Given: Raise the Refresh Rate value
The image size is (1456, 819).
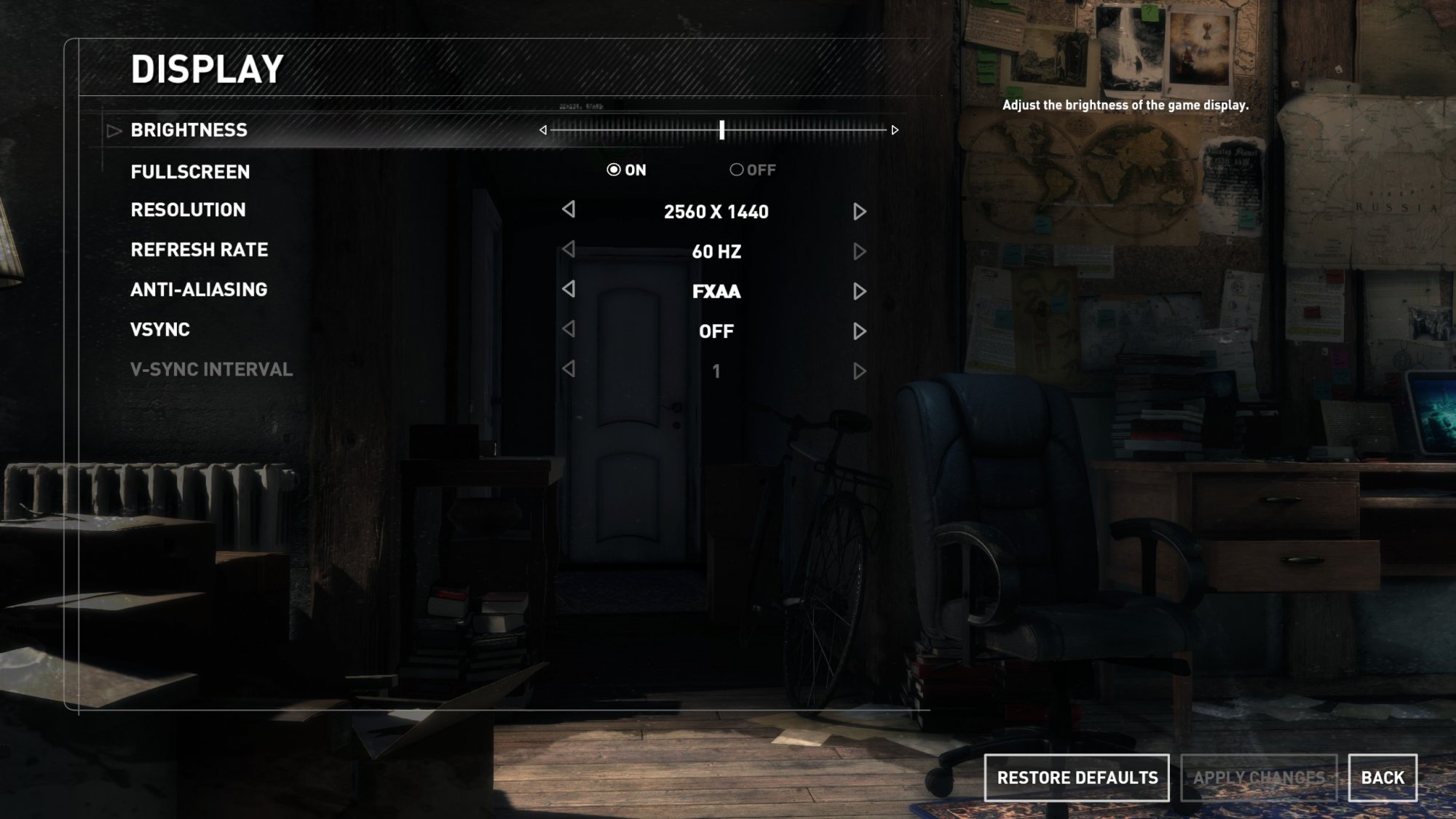Looking at the screenshot, I should tap(859, 252).
